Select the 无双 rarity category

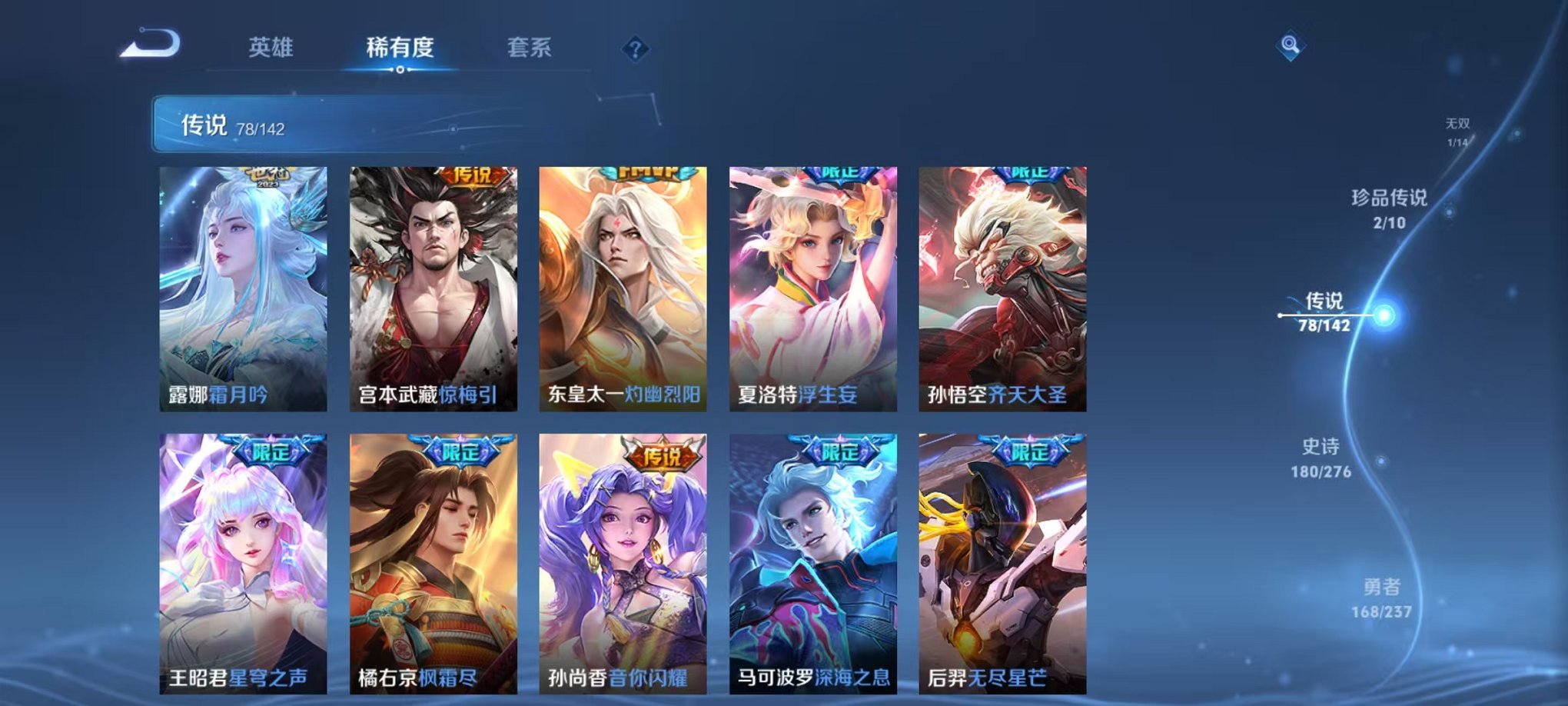(1457, 131)
